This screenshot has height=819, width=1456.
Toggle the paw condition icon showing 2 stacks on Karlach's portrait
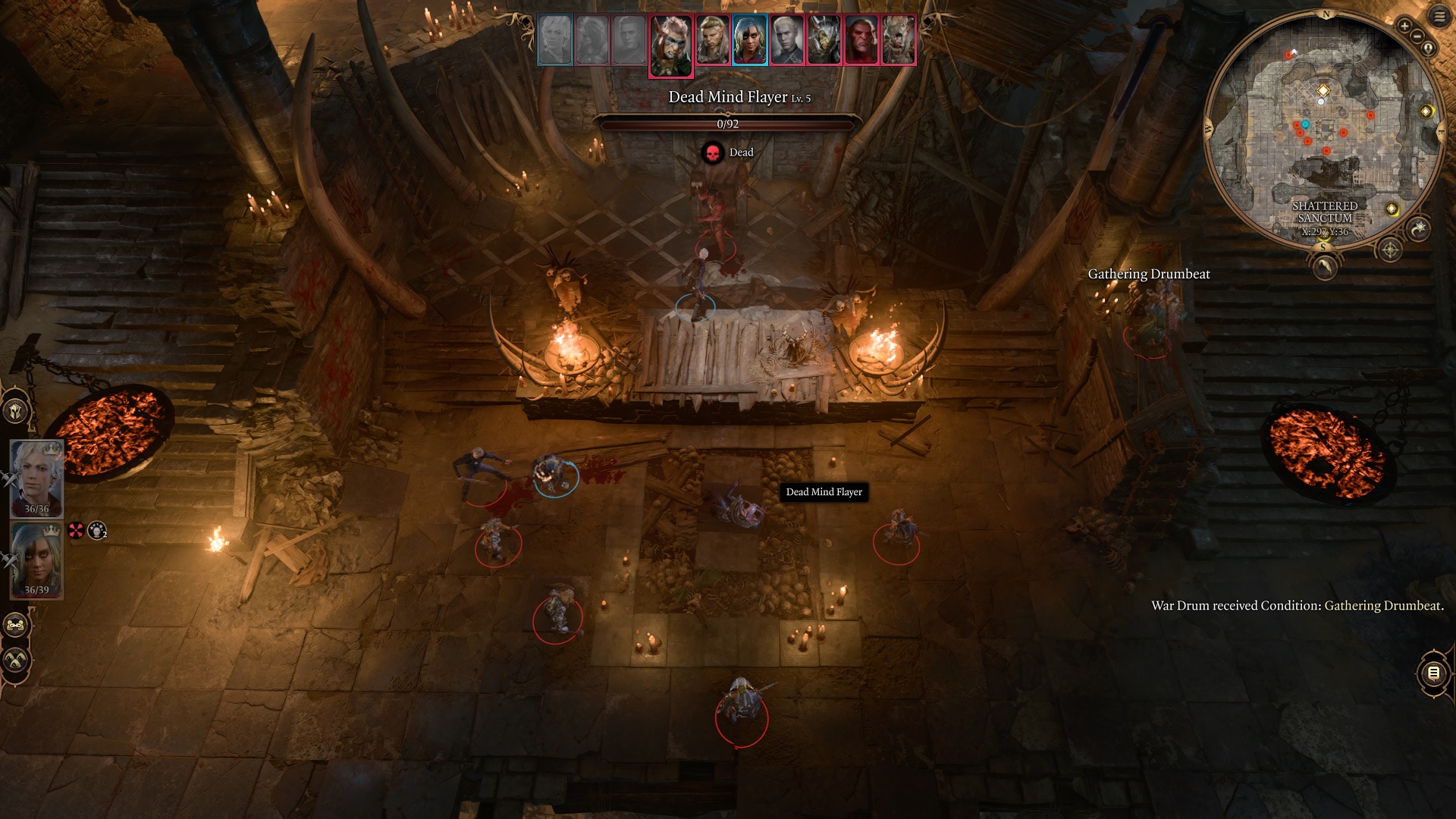pos(97,531)
